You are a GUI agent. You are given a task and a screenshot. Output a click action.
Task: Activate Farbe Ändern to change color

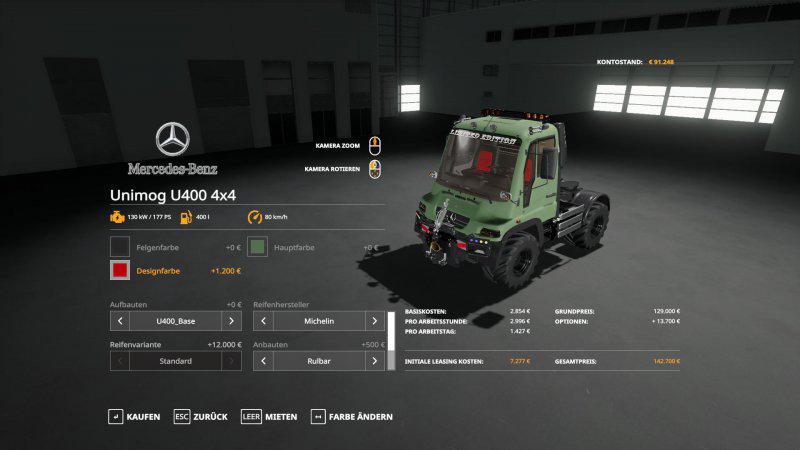point(351,416)
